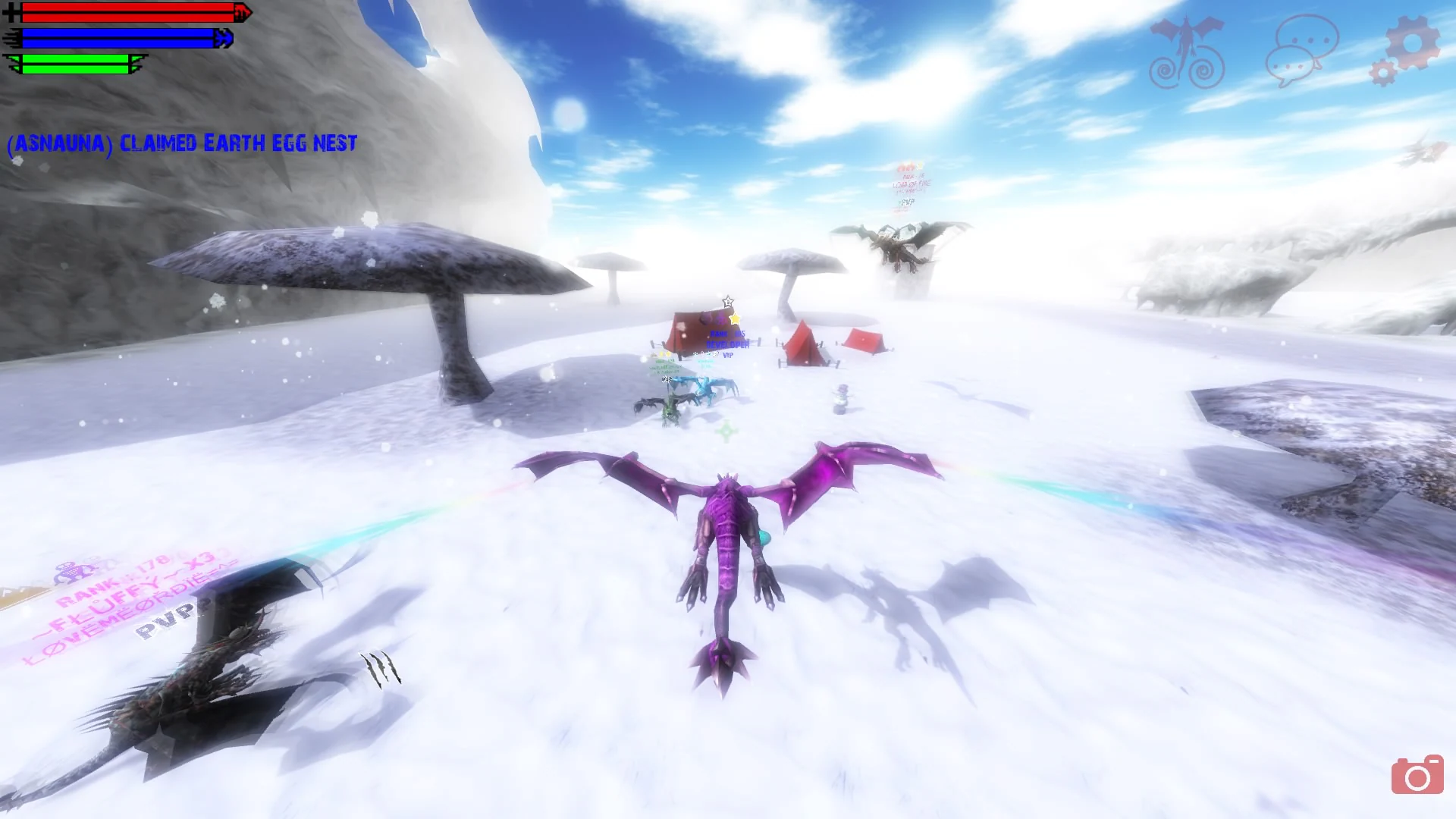Click the yellow star above the red tent
This screenshot has width=1456, height=819.
734,318
